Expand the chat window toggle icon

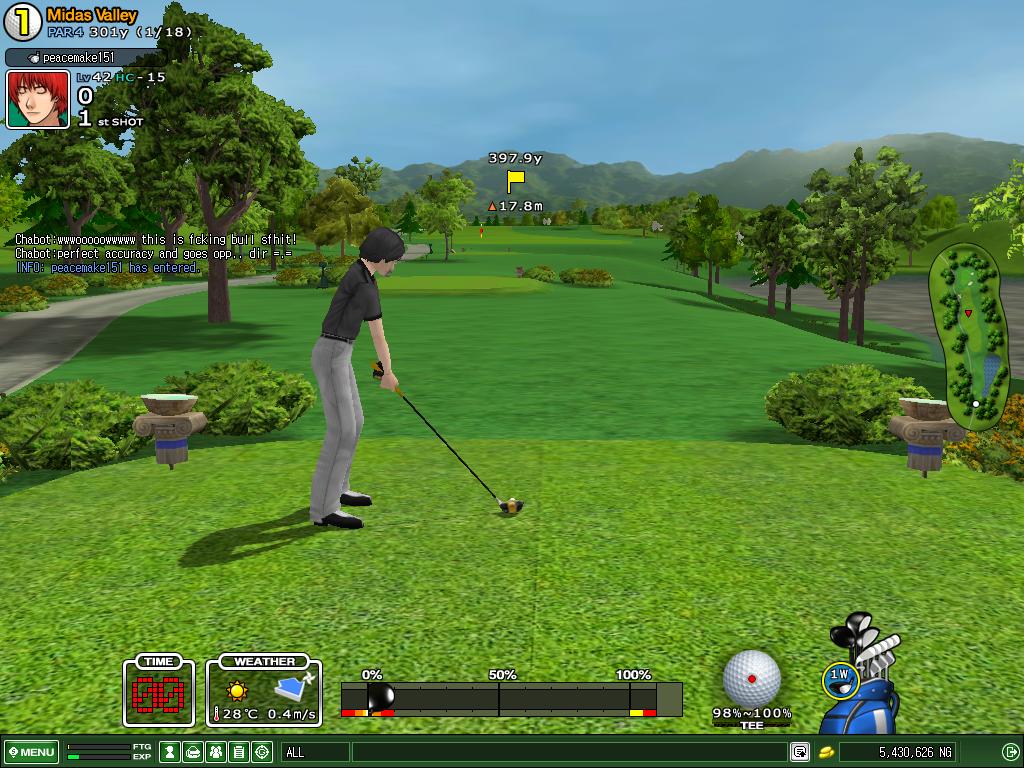(x=800, y=752)
